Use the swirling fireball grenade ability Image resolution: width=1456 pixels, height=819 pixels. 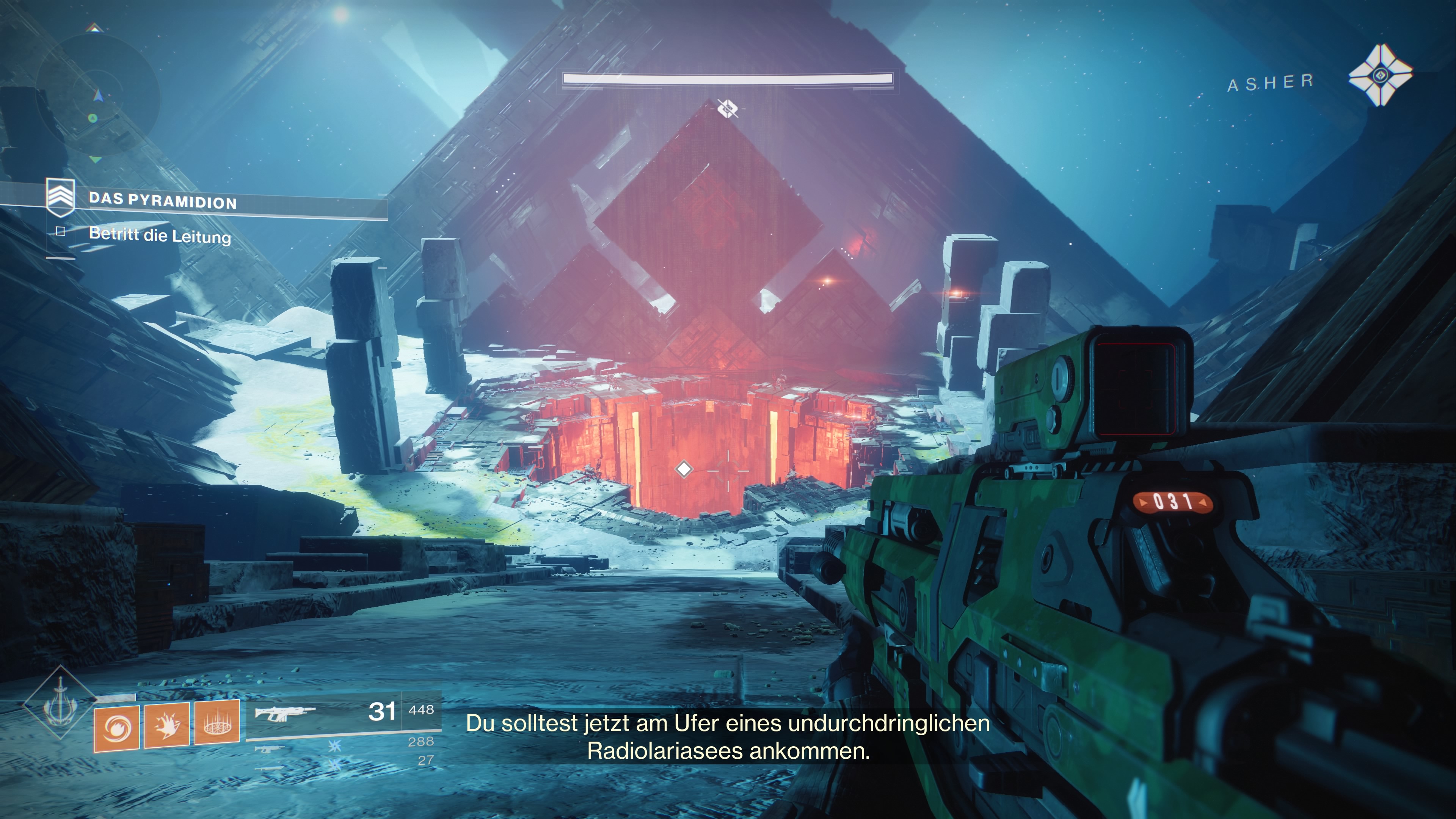tap(117, 728)
